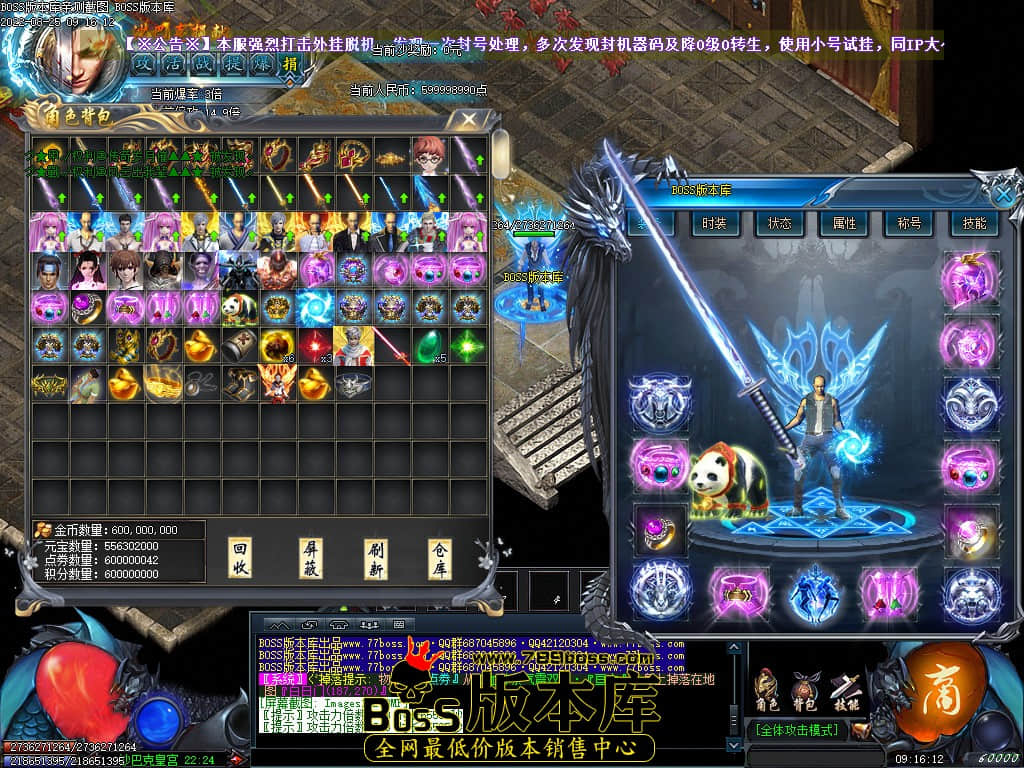1024x768 pixels.
Task: Close the character equipment panel
Action: (1003, 194)
